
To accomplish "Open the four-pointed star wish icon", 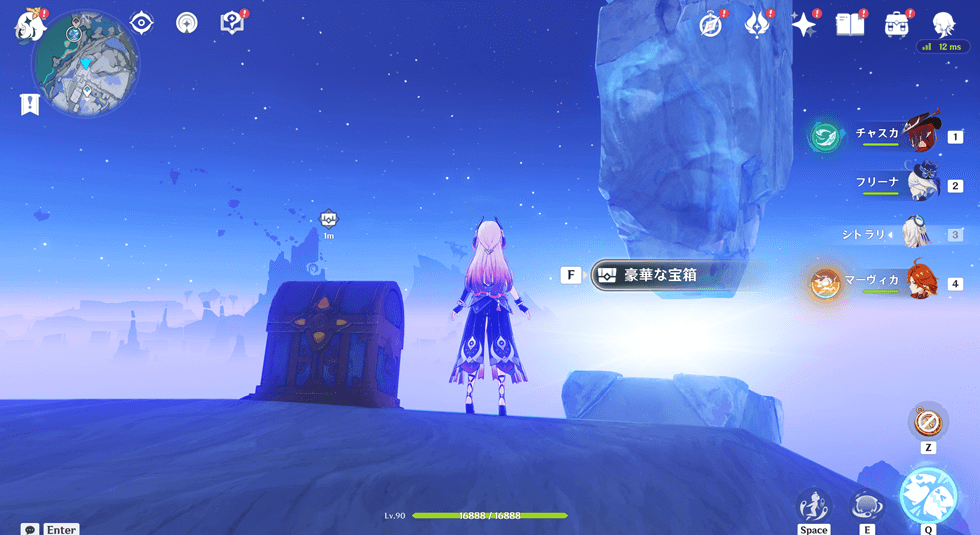I will point(804,25).
